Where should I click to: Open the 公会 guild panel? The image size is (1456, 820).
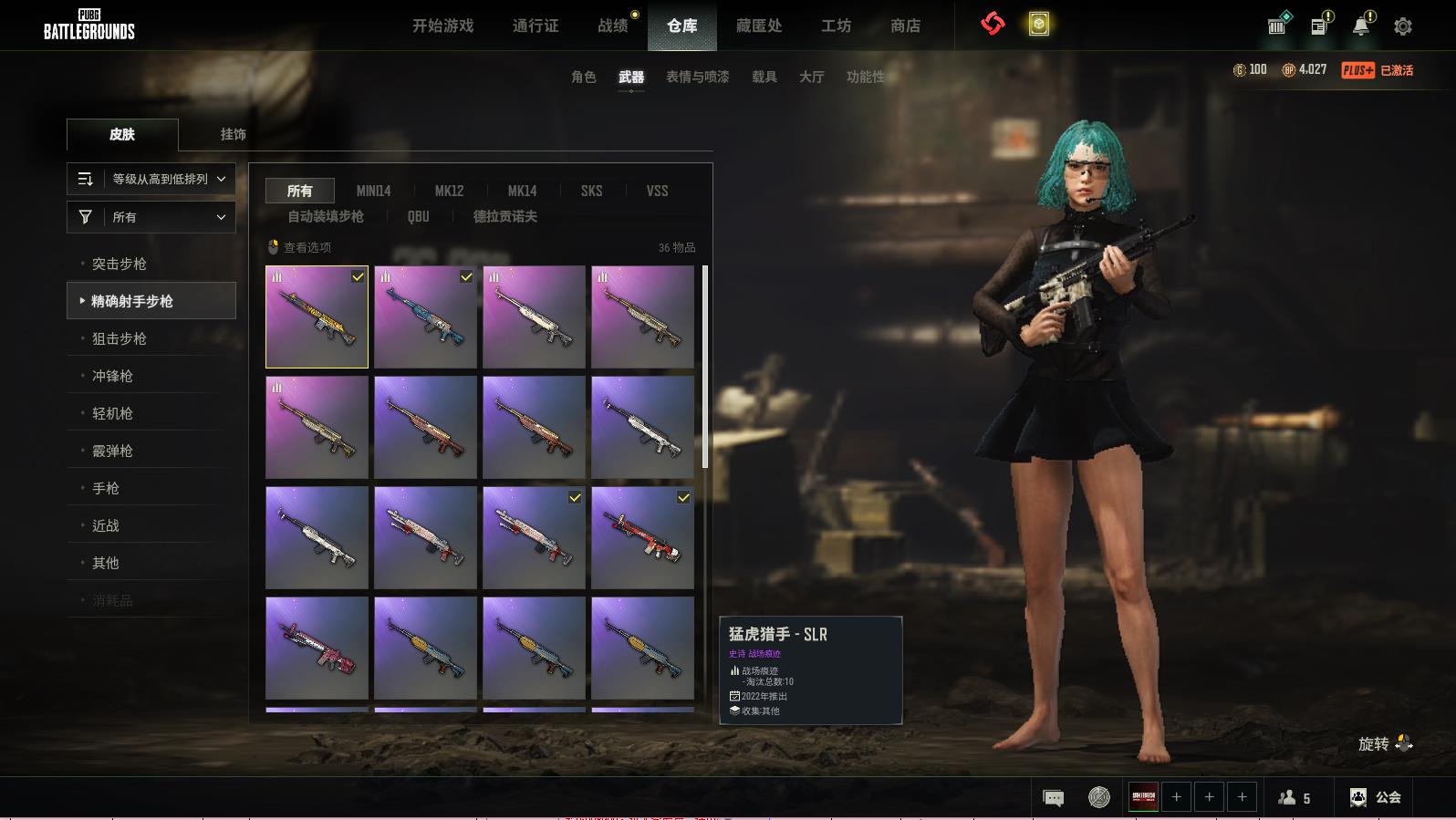tap(1376, 797)
